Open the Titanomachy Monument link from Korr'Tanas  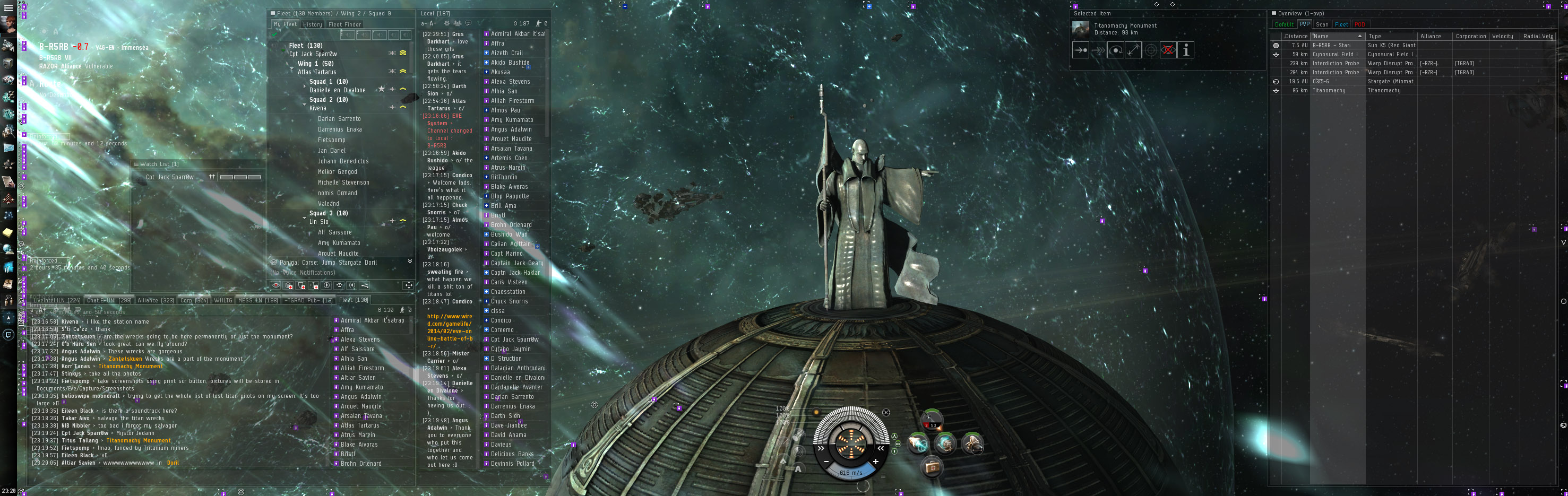coord(130,367)
